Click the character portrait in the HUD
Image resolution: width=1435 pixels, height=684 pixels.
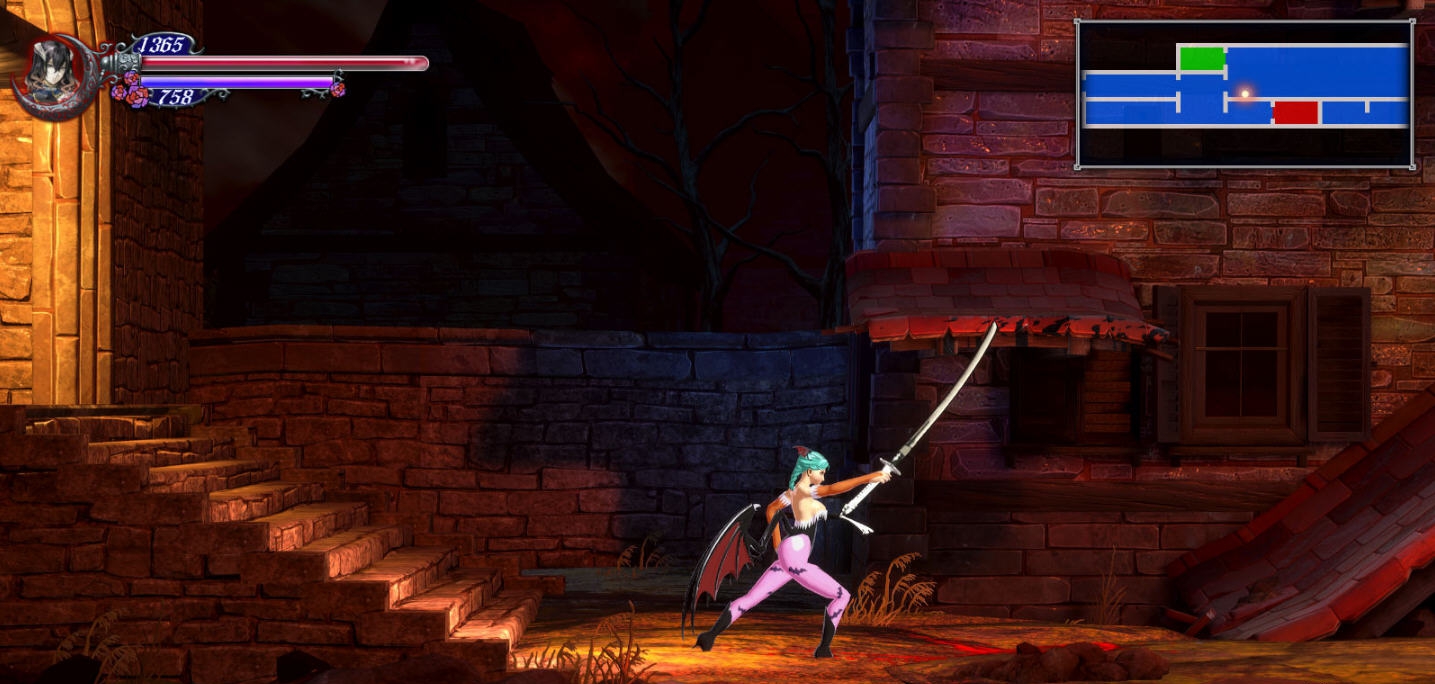pyautogui.click(x=48, y=72)
